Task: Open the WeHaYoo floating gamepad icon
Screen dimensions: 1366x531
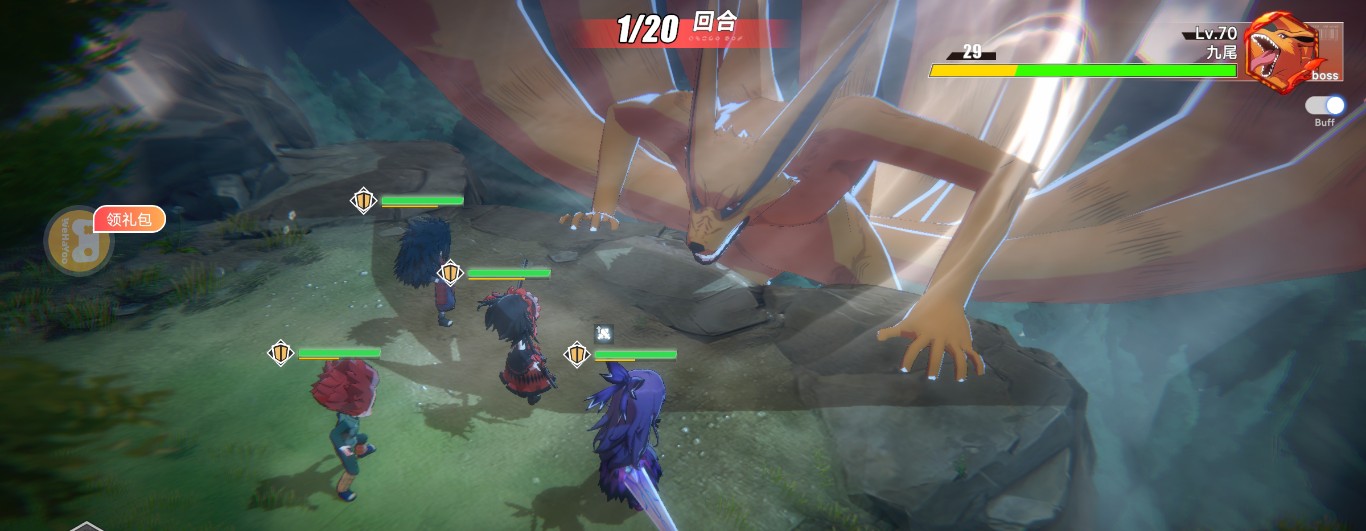Action: (75, 241)
